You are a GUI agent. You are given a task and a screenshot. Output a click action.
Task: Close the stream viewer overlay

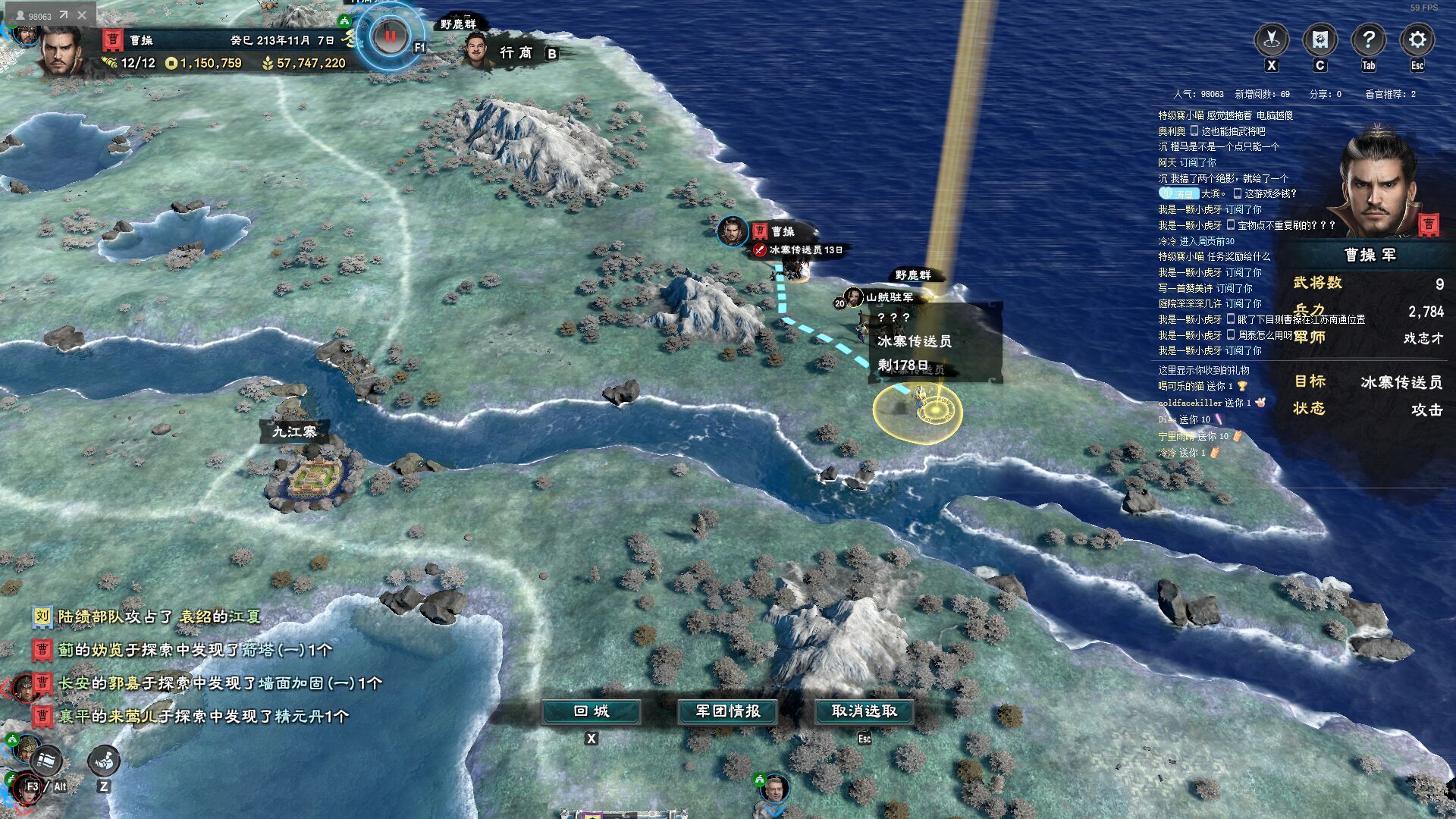click(x=82, y=15)
